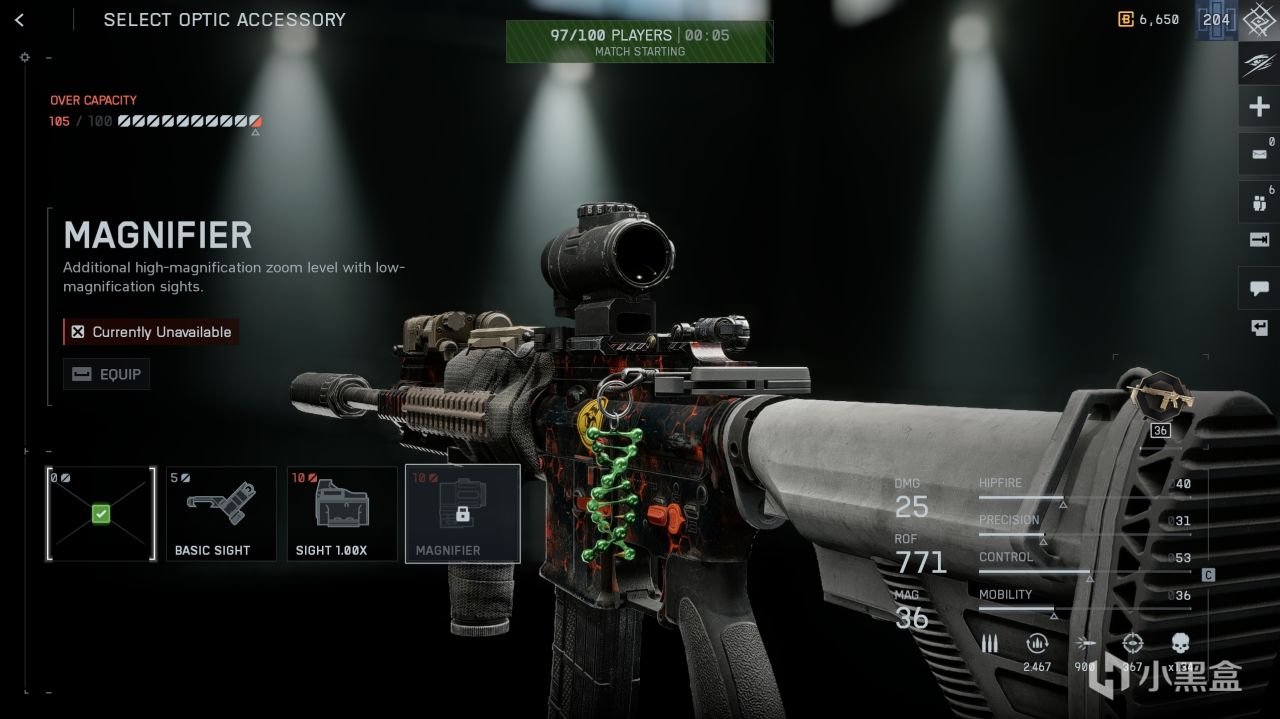Click the gold rifle weapon badge
The height and width of the screenshot is (719, 1280).
1160,394
